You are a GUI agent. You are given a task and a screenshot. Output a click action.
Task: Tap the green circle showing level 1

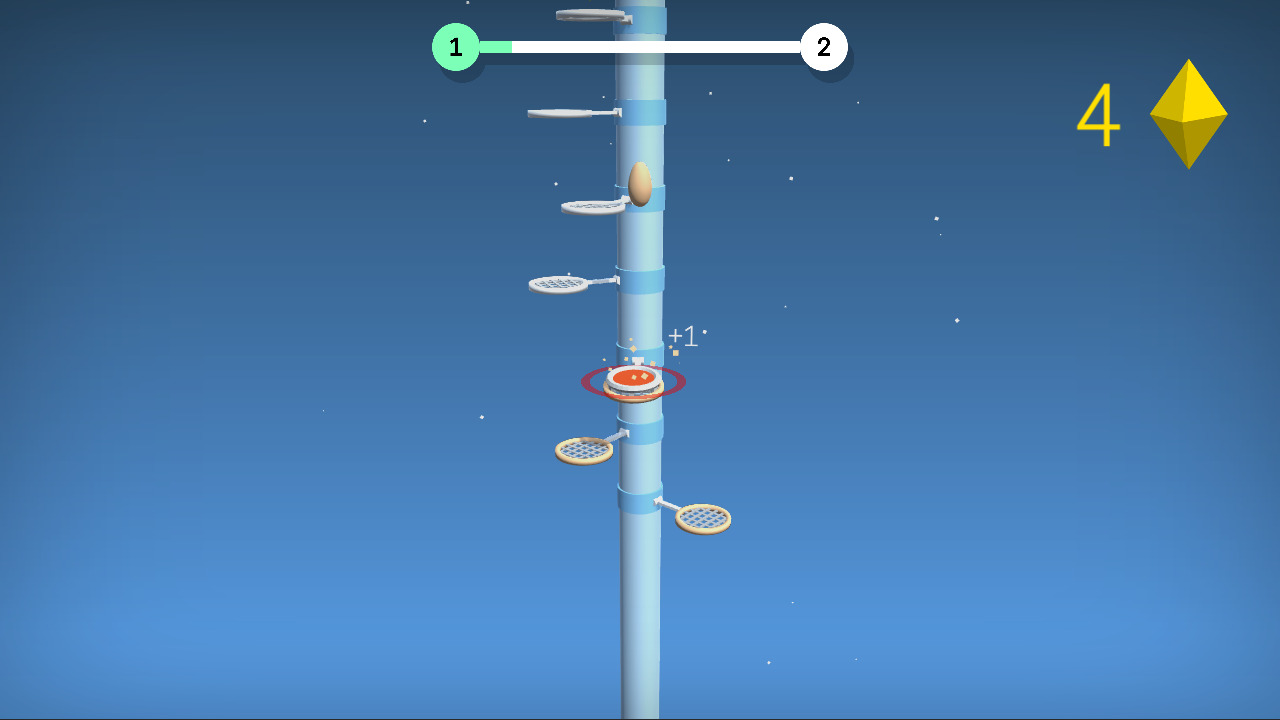(456, 46)
